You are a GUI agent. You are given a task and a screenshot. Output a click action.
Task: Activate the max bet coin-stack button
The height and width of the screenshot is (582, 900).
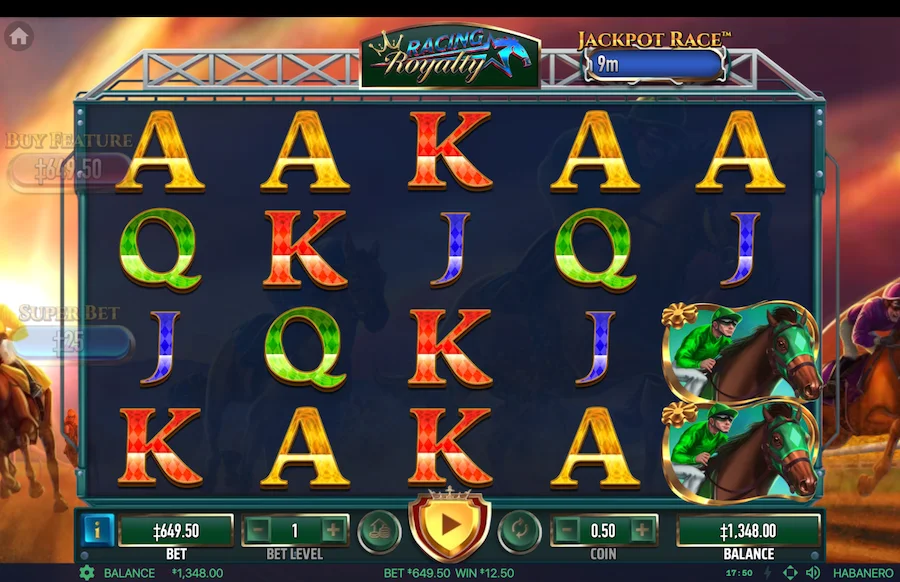tap(378, 529)
